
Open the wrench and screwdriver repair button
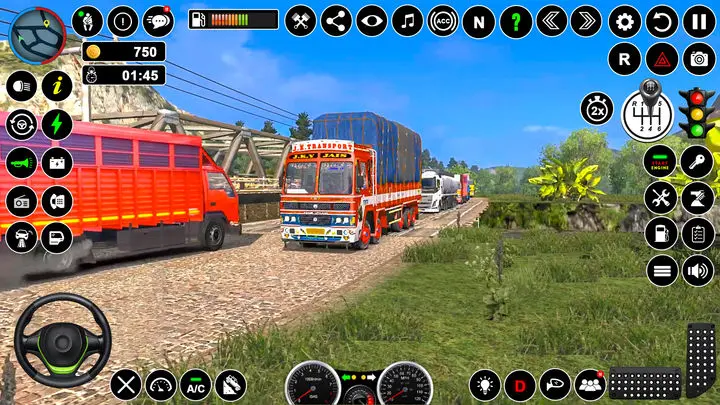pyautogui.click(x=661, y=197)
